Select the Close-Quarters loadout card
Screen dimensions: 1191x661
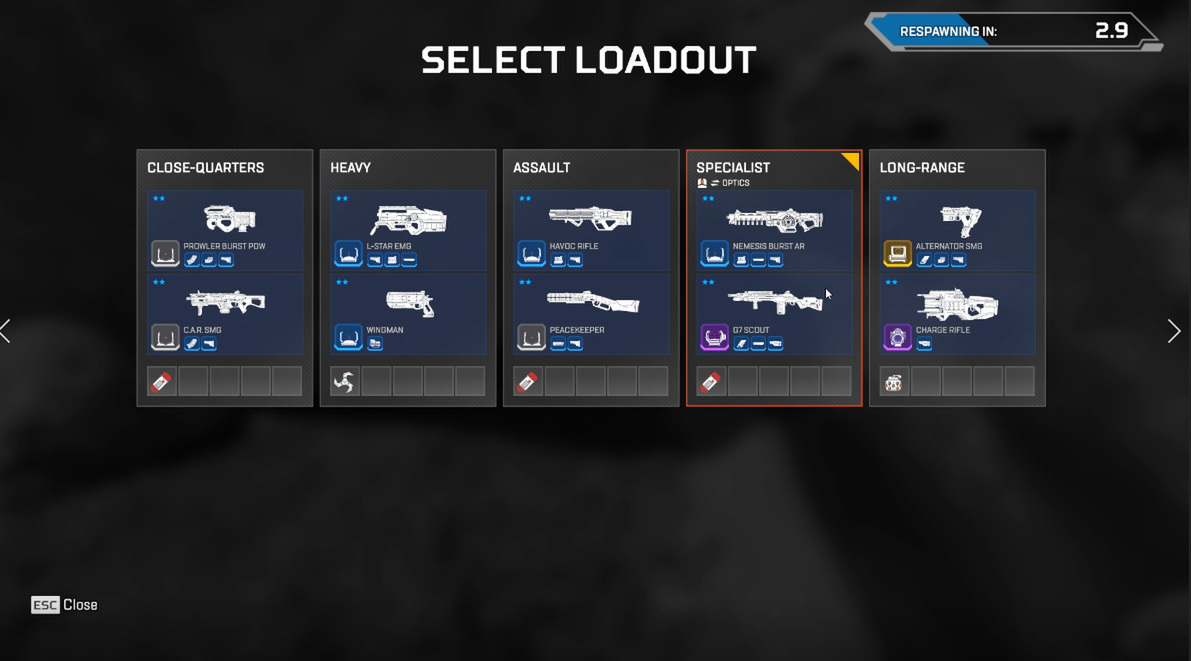(224, 168)
